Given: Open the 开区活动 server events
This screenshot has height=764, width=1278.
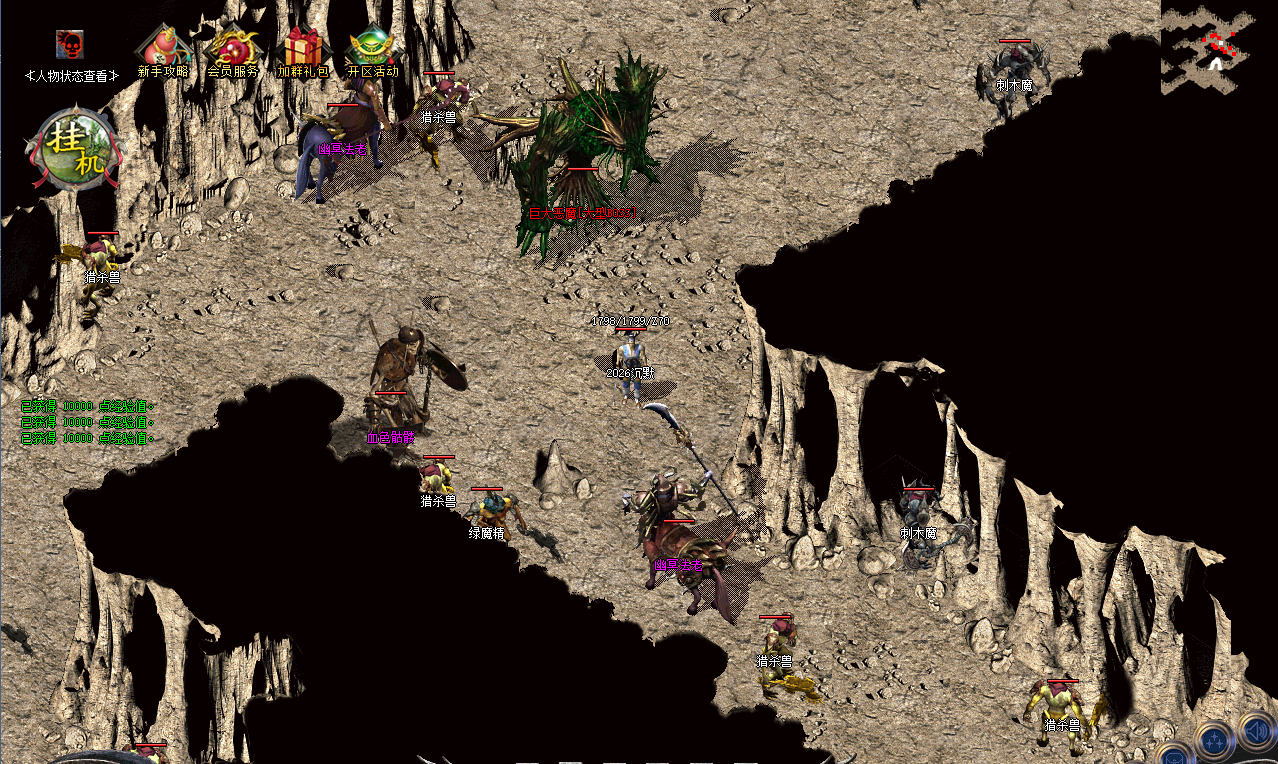Looking at the screenshot, I should [x=372, y=49].
